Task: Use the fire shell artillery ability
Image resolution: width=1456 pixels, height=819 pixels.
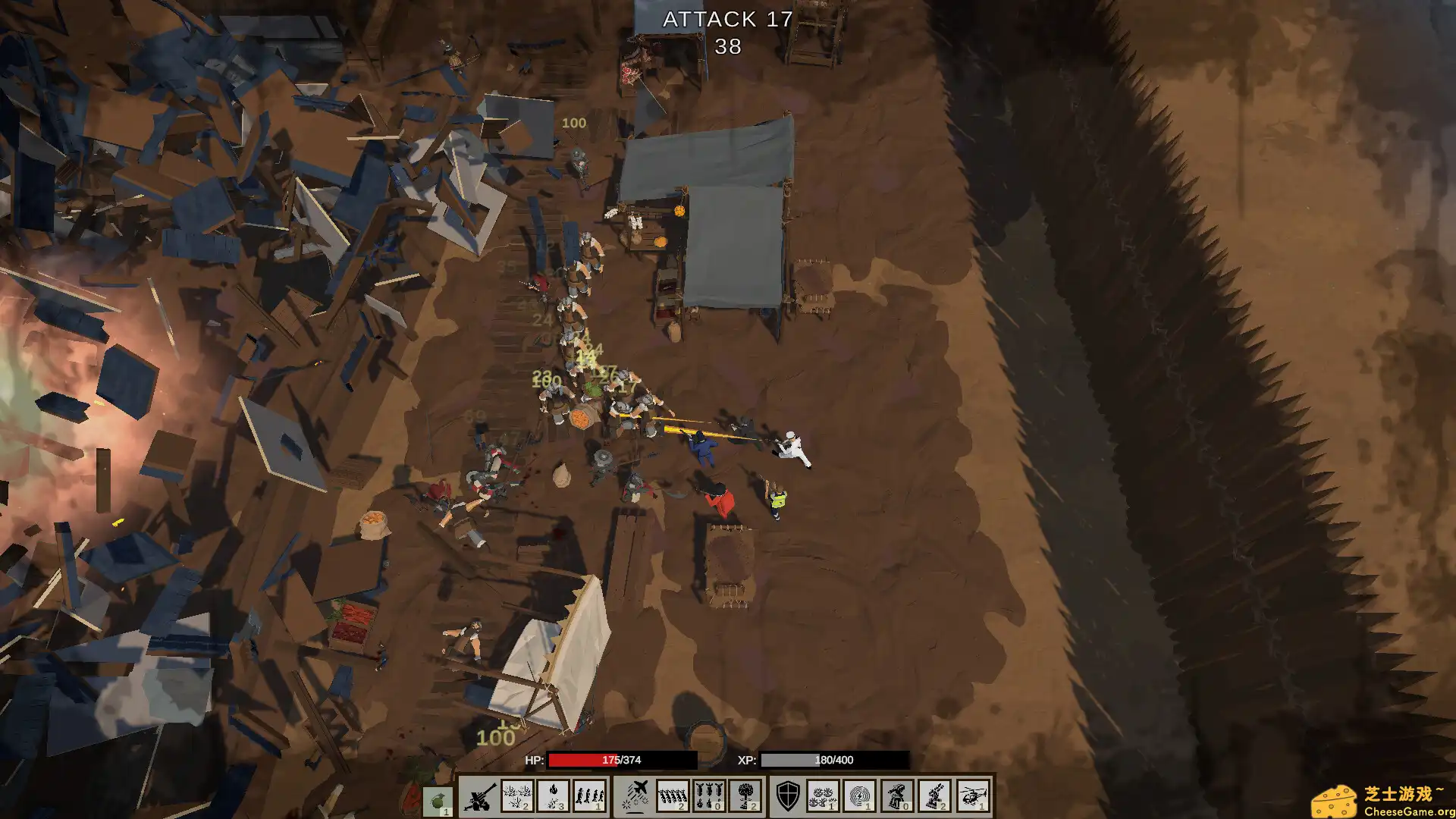Action: (554, 796)
